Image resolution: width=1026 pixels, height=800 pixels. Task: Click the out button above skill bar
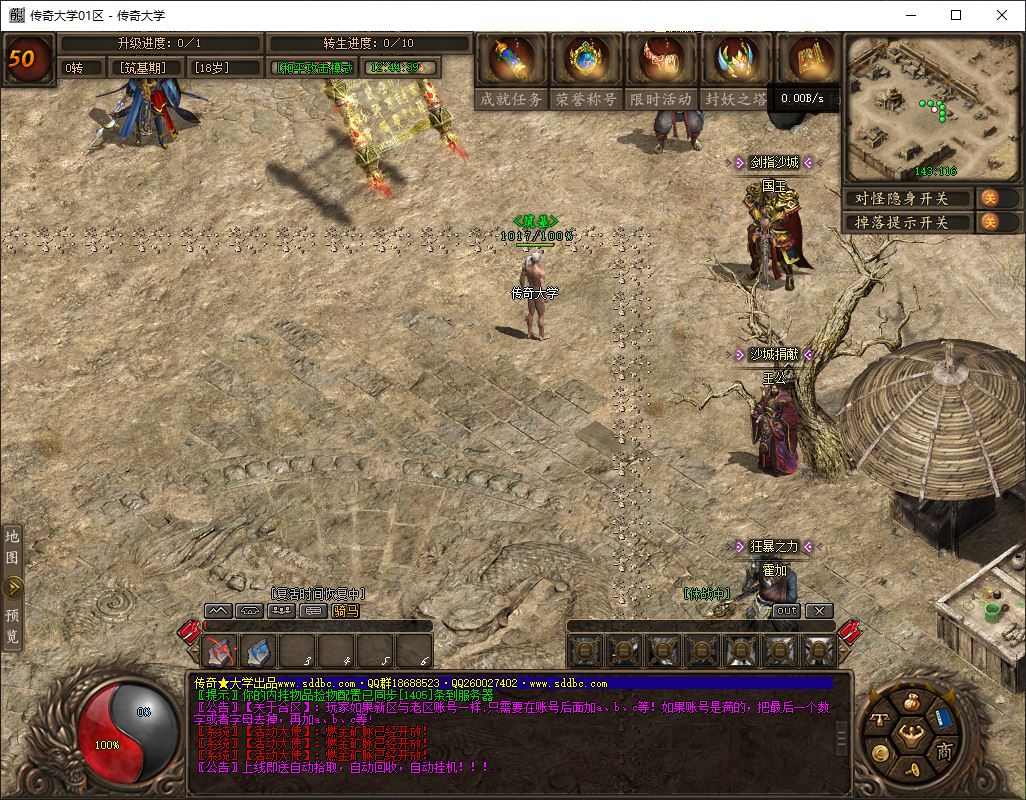pyautogui.click(x=786, y=610)
